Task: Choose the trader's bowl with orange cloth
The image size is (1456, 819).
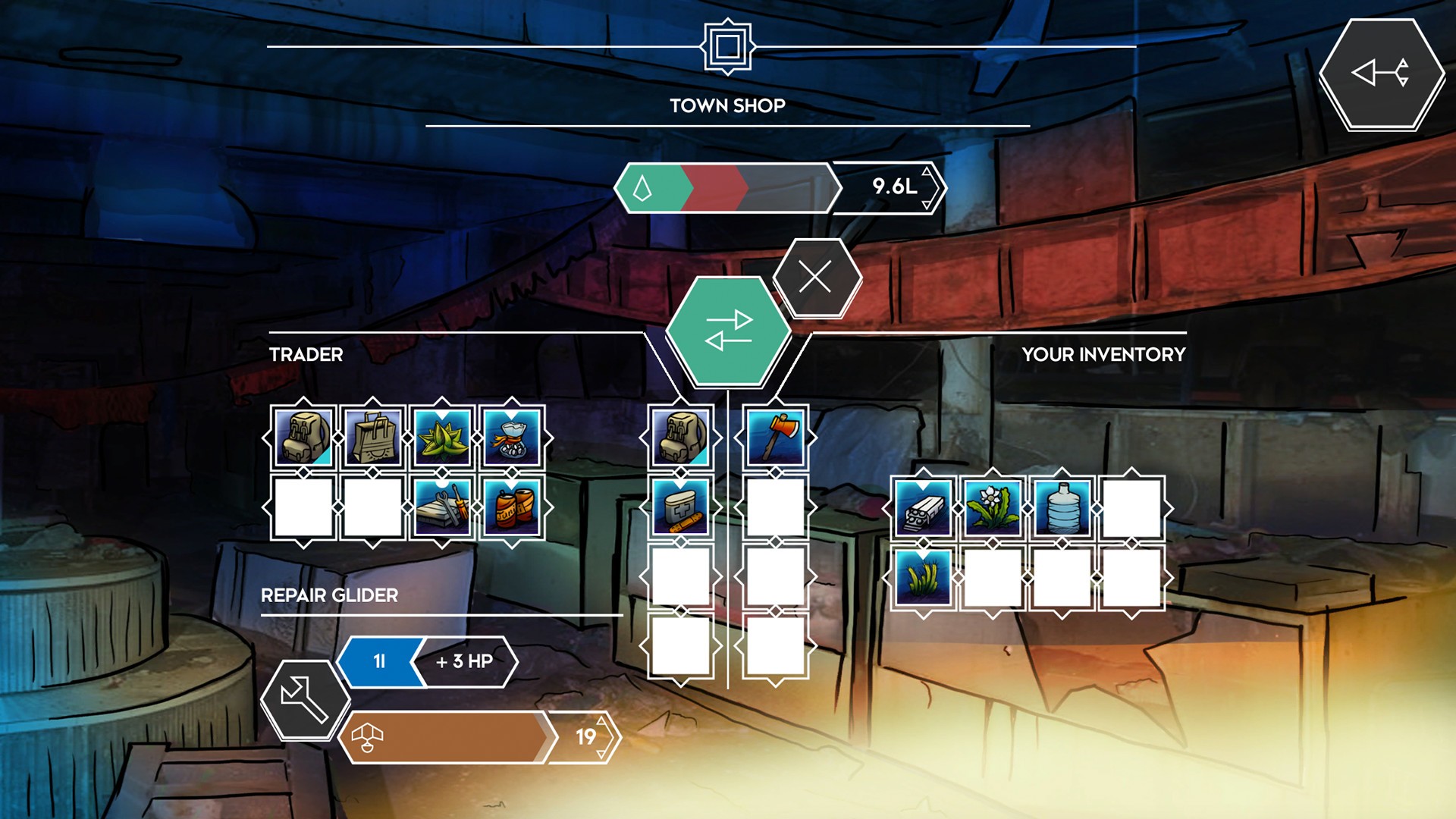Action: [512, 438]
